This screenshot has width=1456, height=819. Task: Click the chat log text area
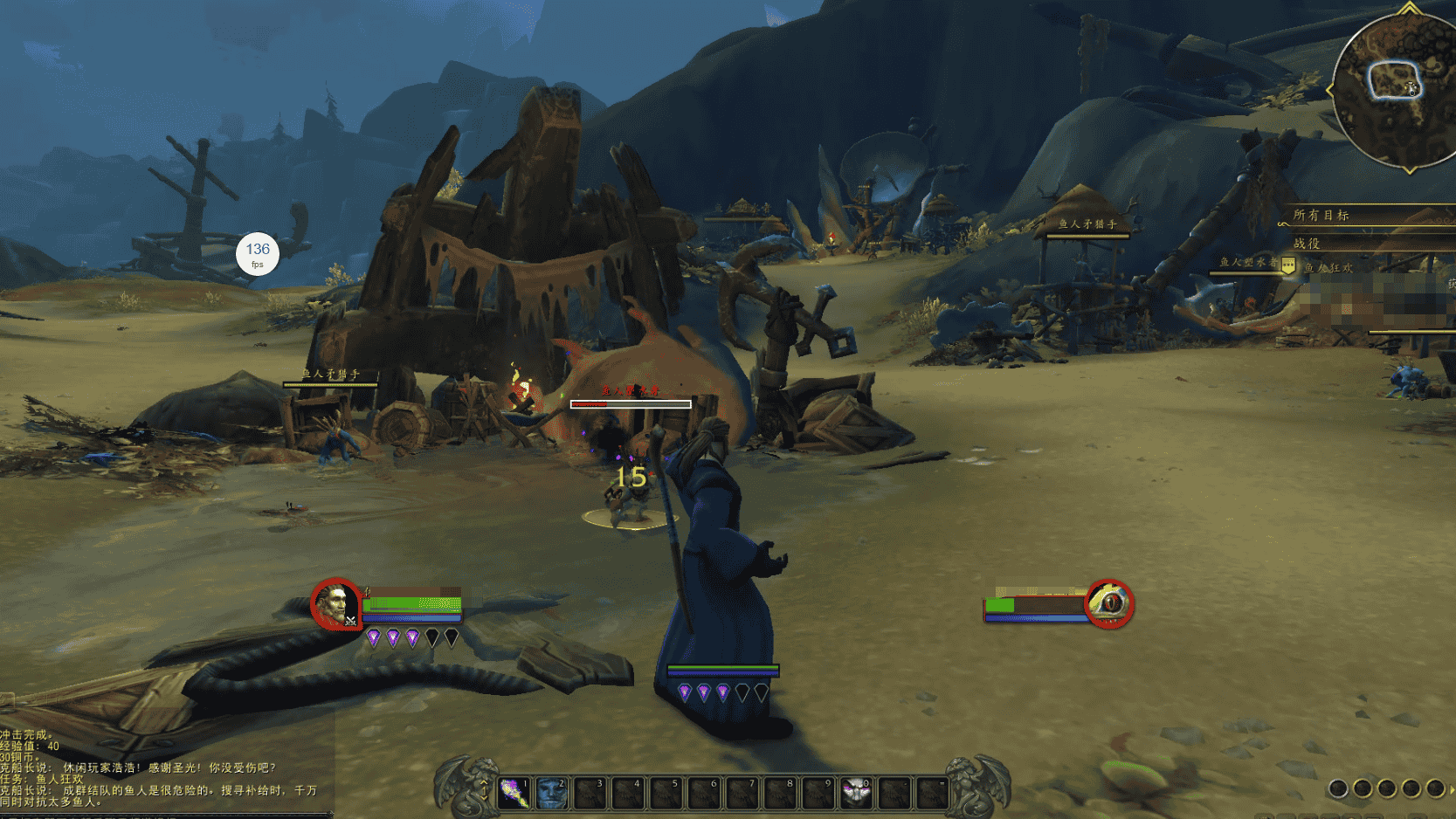(157, 768)
